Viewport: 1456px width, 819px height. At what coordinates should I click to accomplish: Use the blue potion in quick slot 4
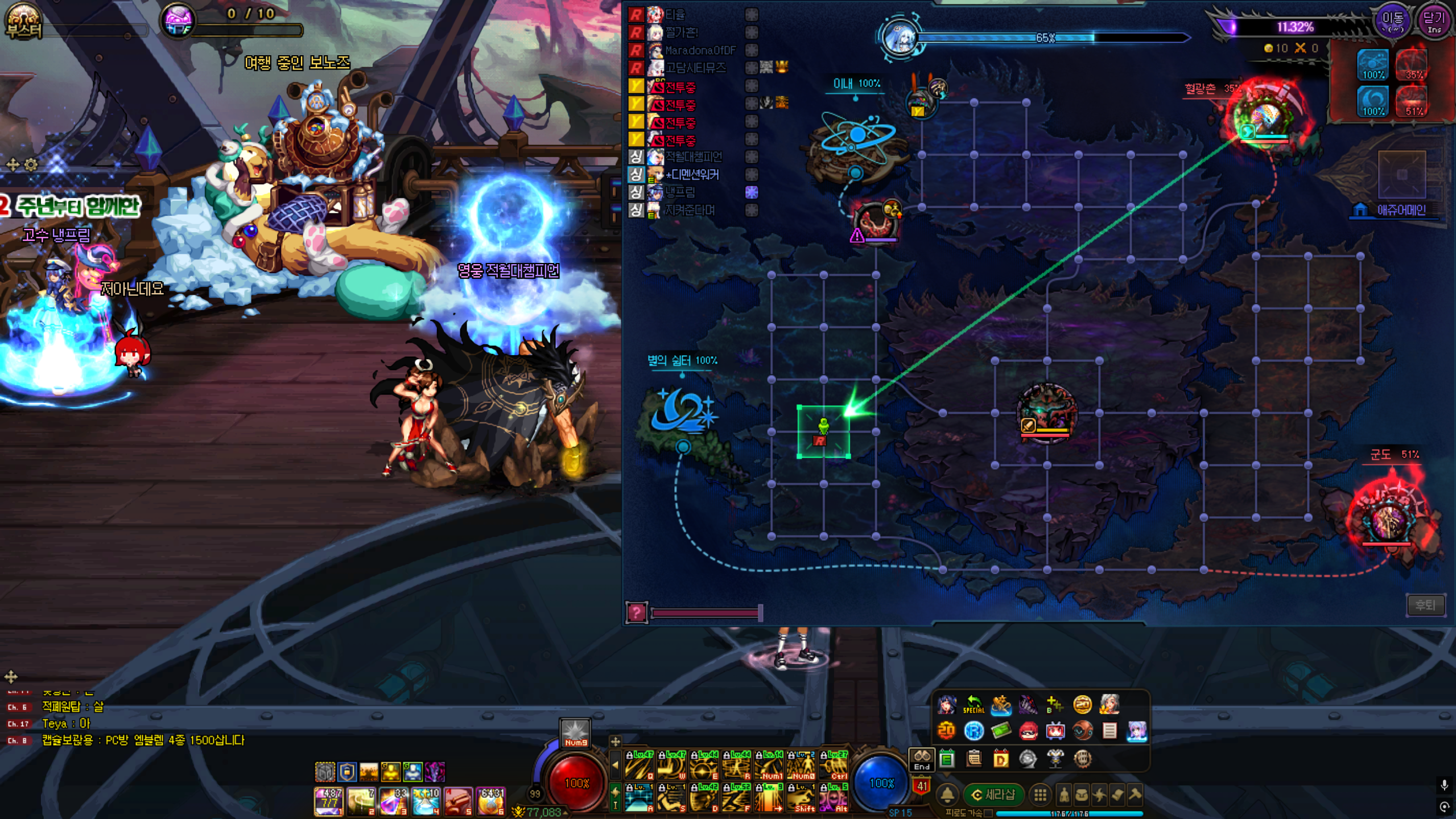[x=426, y=800]
